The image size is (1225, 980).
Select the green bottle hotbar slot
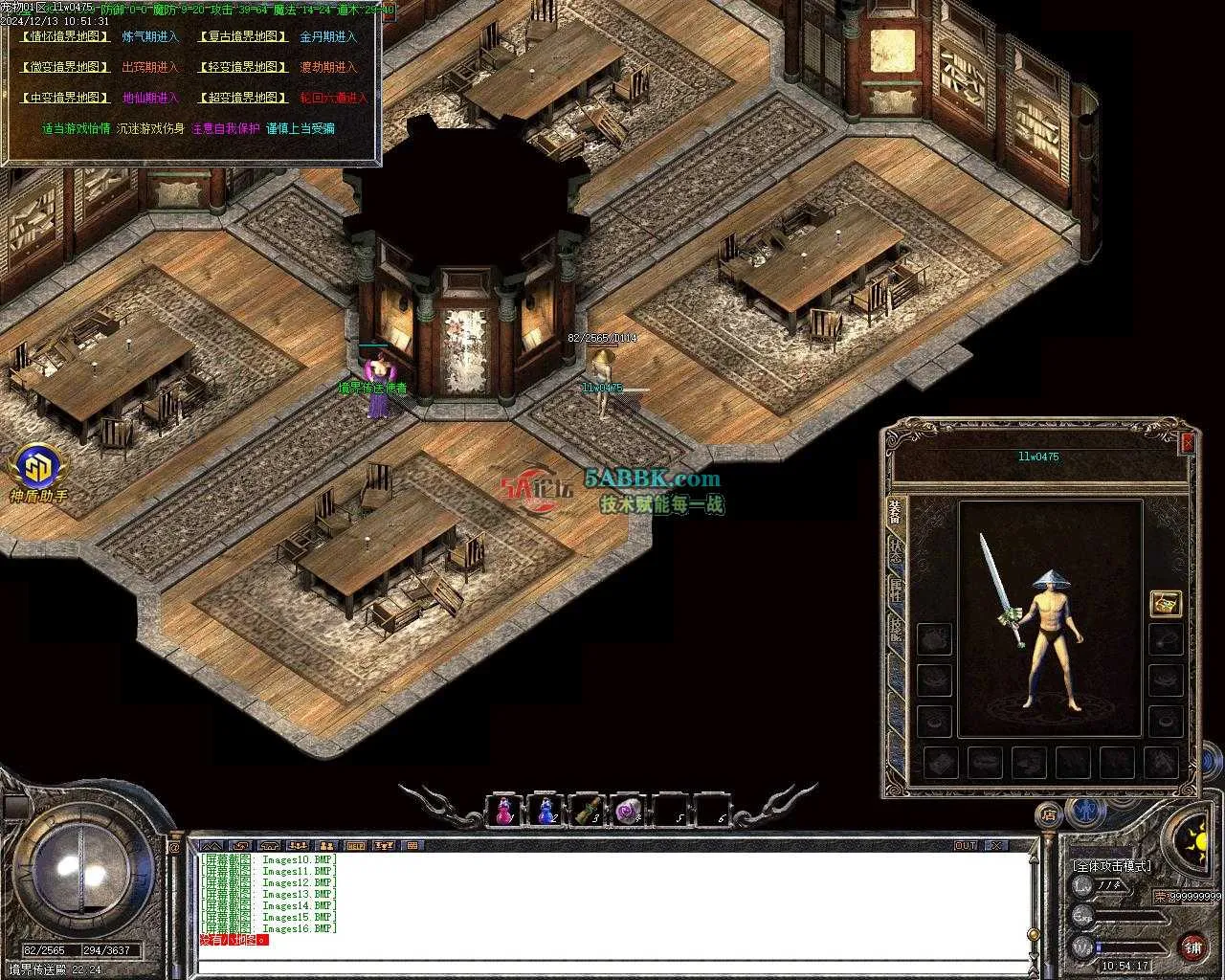coord(586,811)
